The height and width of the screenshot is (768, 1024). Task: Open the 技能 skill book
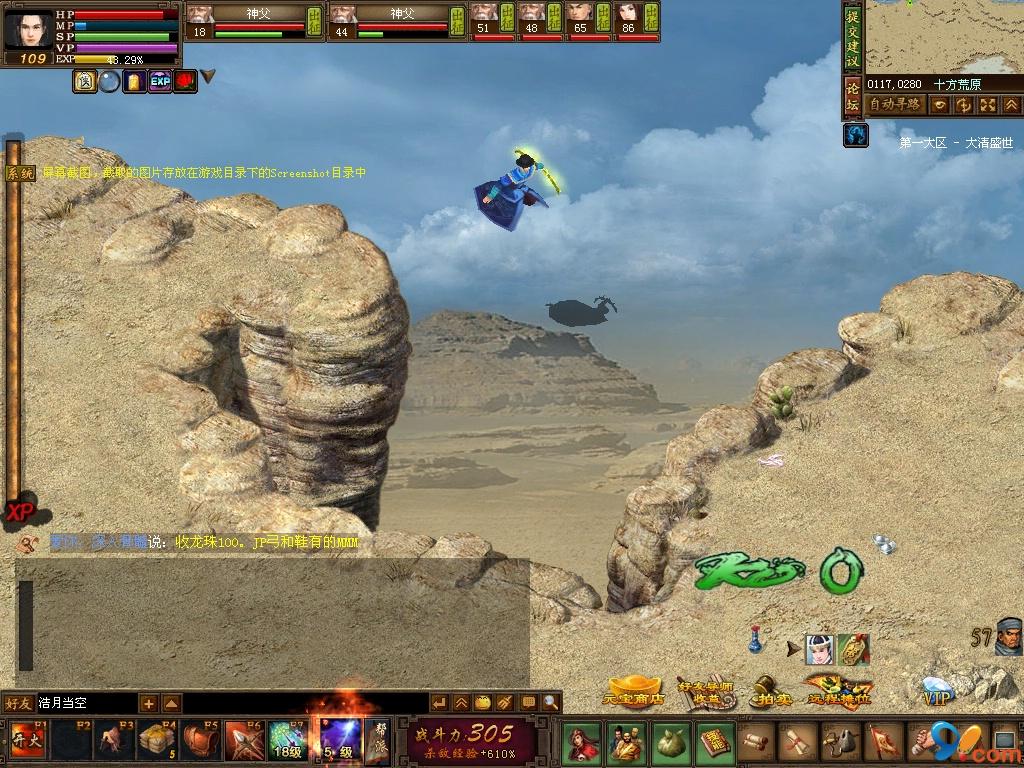pos(714,743)
